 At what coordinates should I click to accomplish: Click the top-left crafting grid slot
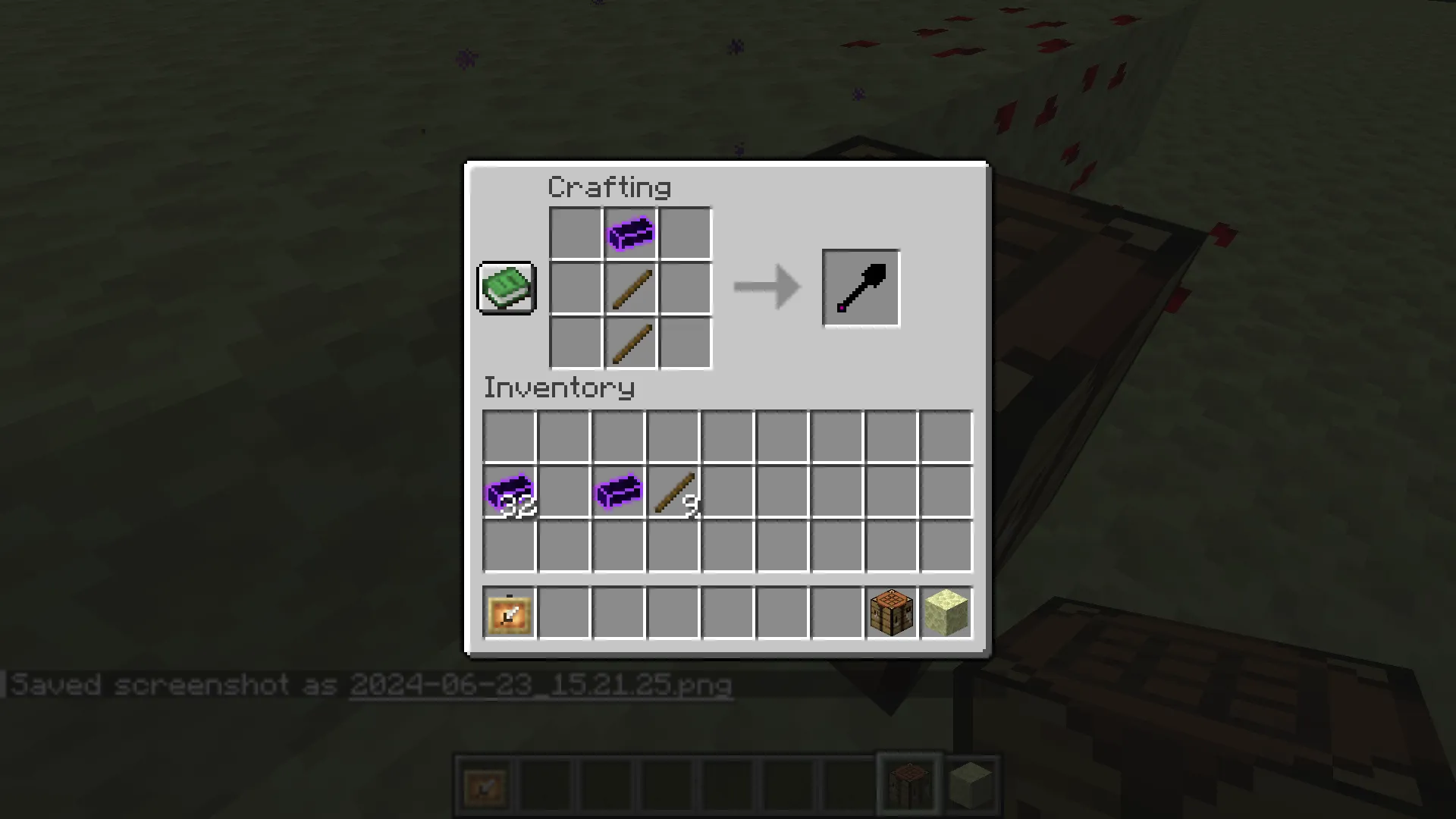pos(575,233)
